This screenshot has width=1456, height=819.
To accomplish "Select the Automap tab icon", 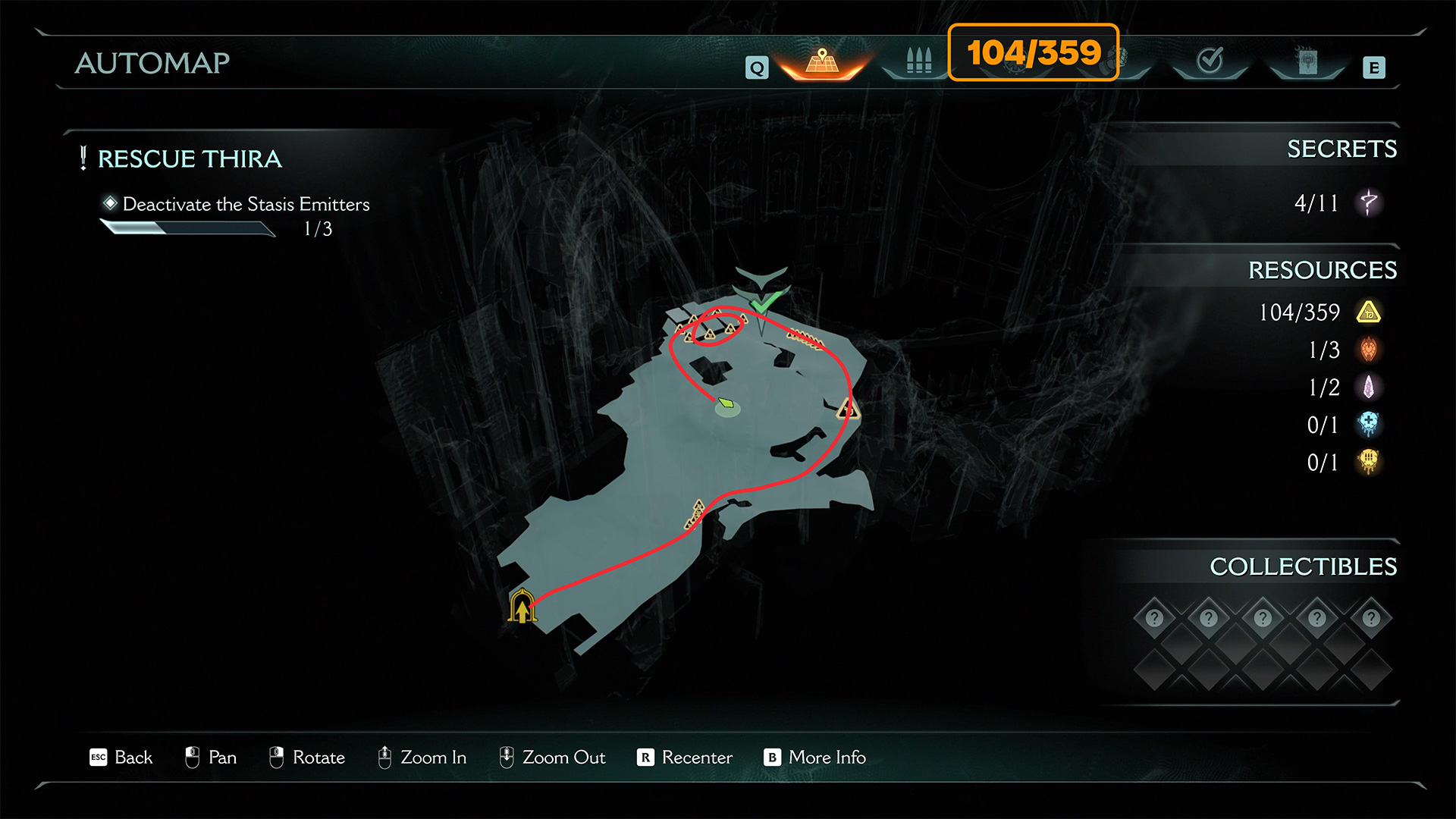I will click(822, 61).
